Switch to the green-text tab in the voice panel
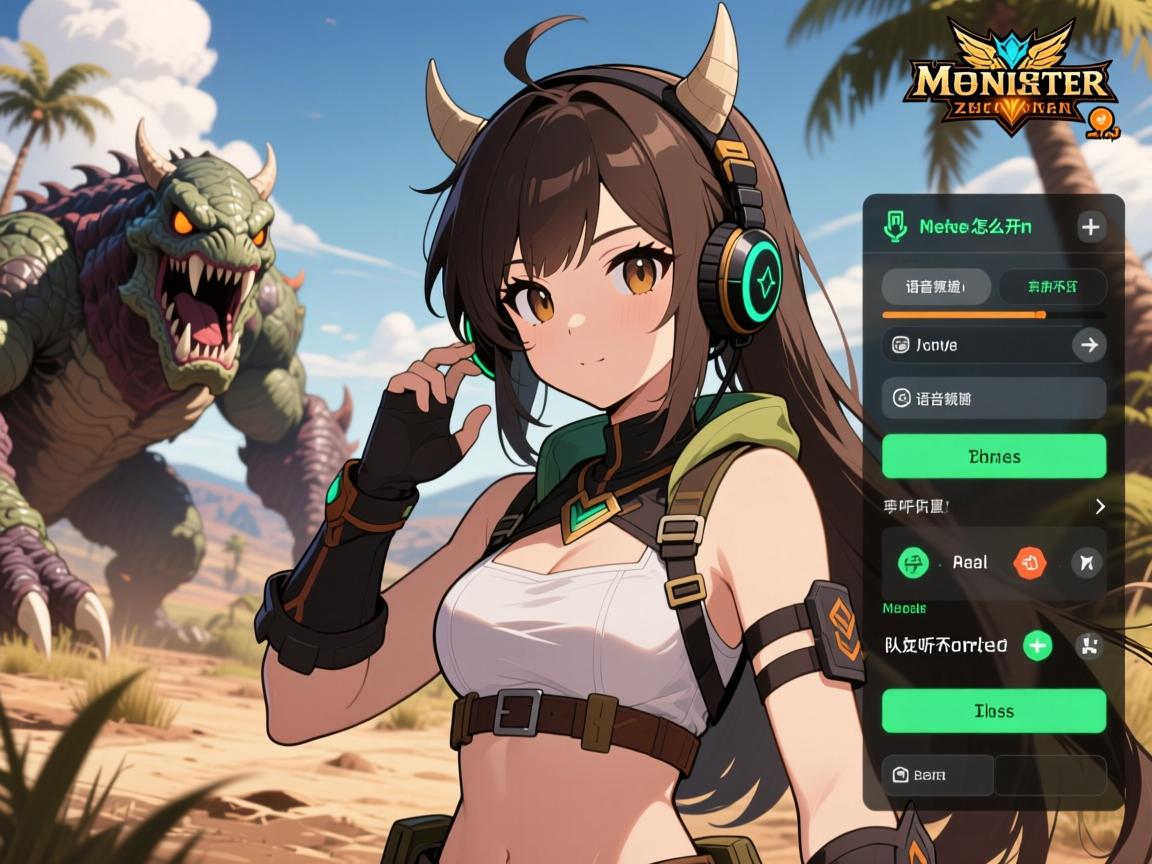Image resolution: width=1152 pixels, height=864 pixels. [x=1052, y=287]
